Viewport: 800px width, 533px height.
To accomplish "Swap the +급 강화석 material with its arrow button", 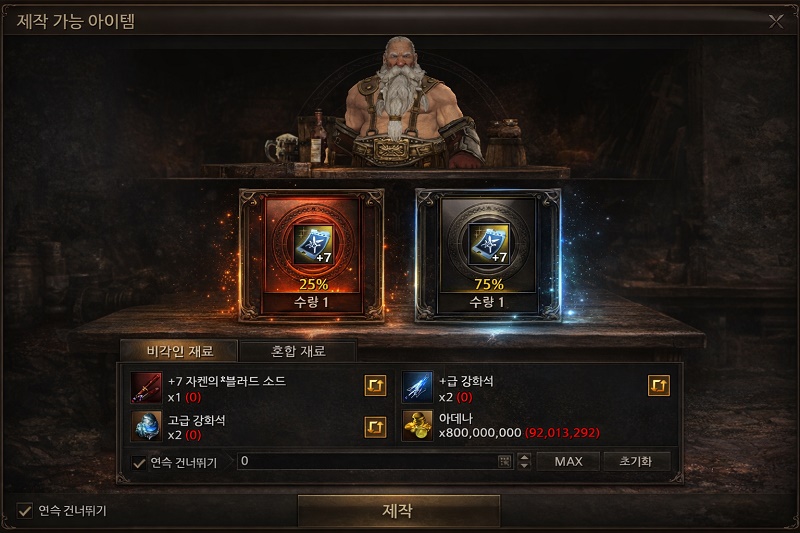I will click(659, 386).
